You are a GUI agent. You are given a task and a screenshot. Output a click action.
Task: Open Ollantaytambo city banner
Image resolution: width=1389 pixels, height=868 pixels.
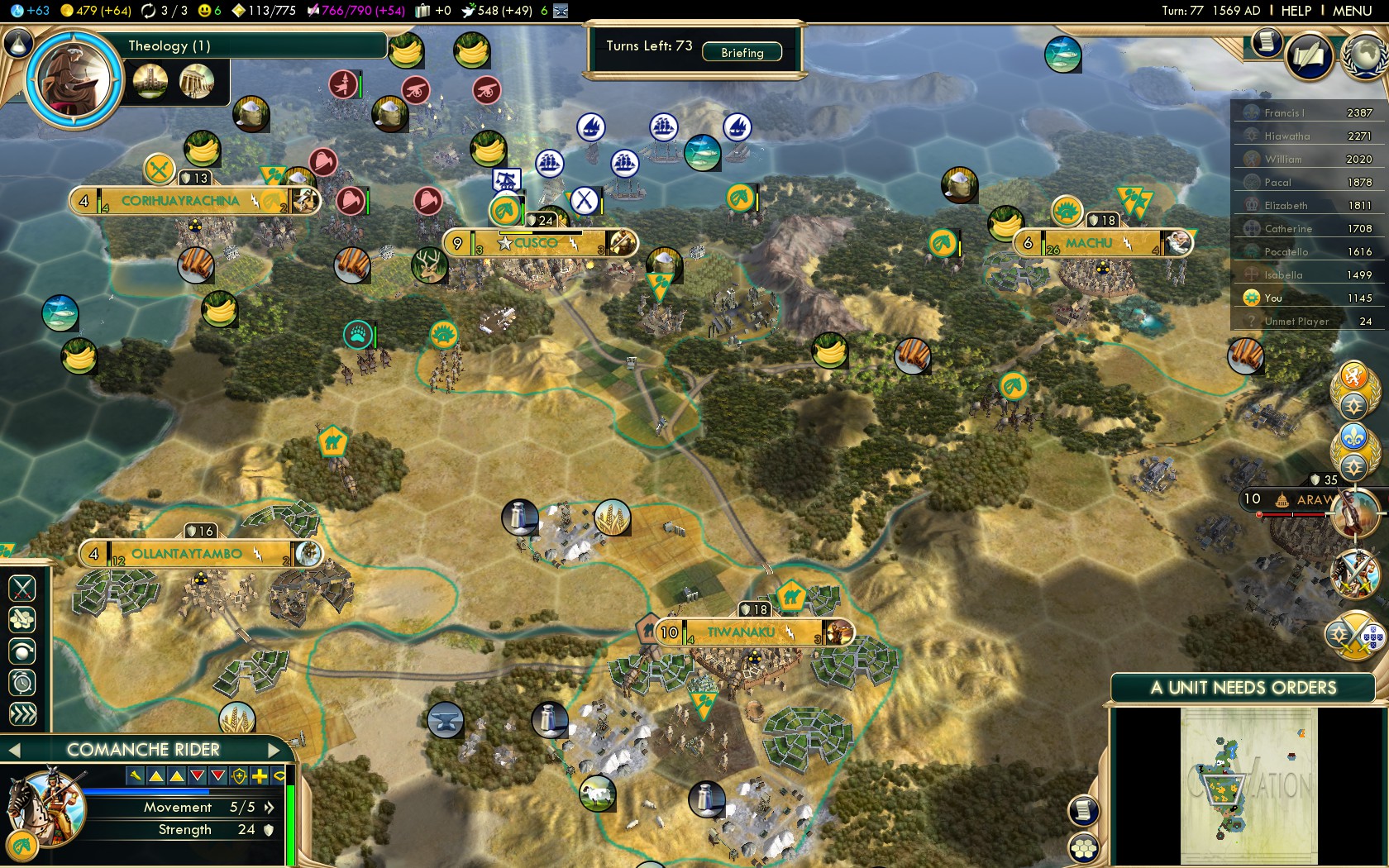click(187, 554)
